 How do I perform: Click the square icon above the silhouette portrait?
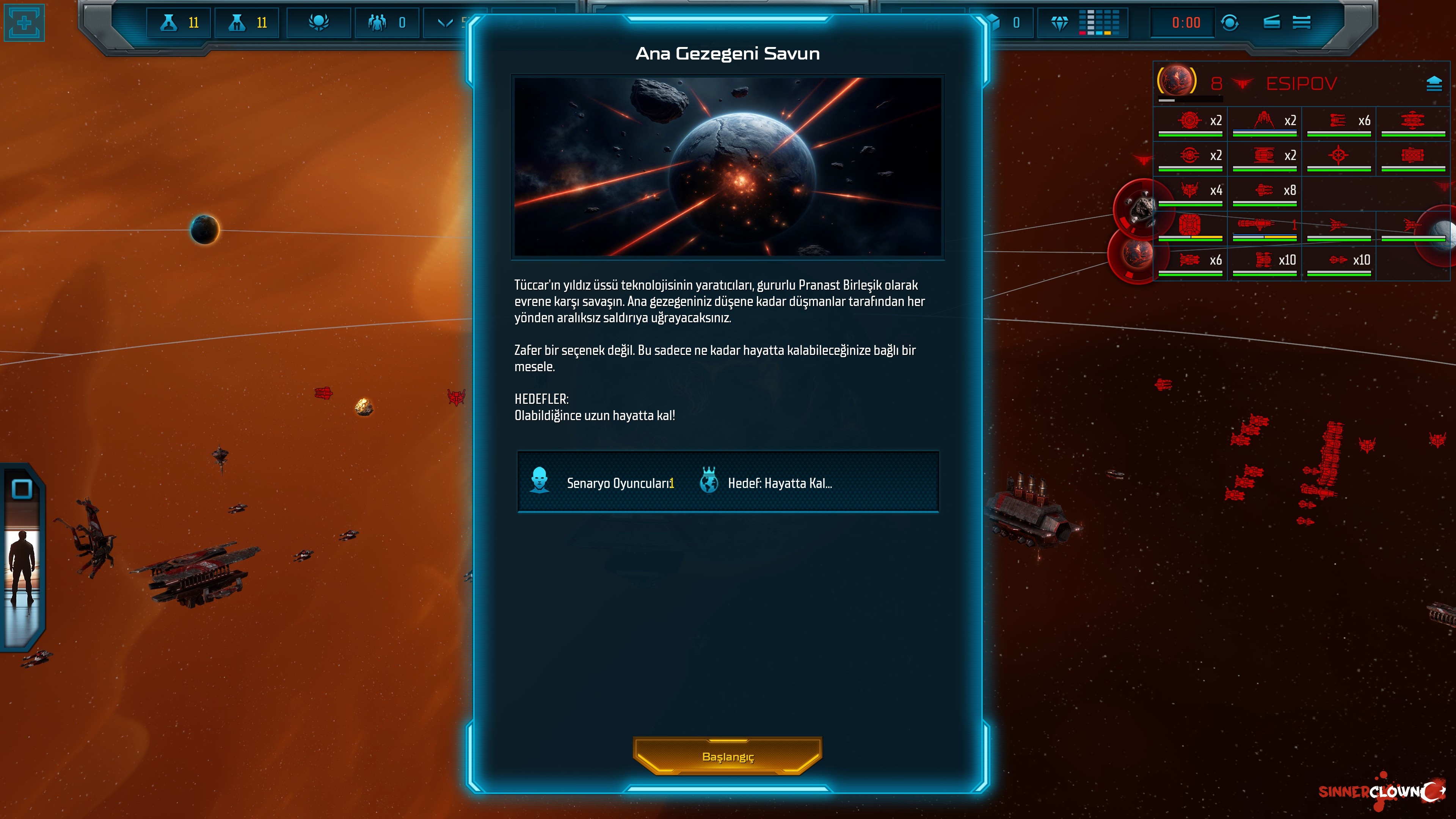[x=22, y=489]
